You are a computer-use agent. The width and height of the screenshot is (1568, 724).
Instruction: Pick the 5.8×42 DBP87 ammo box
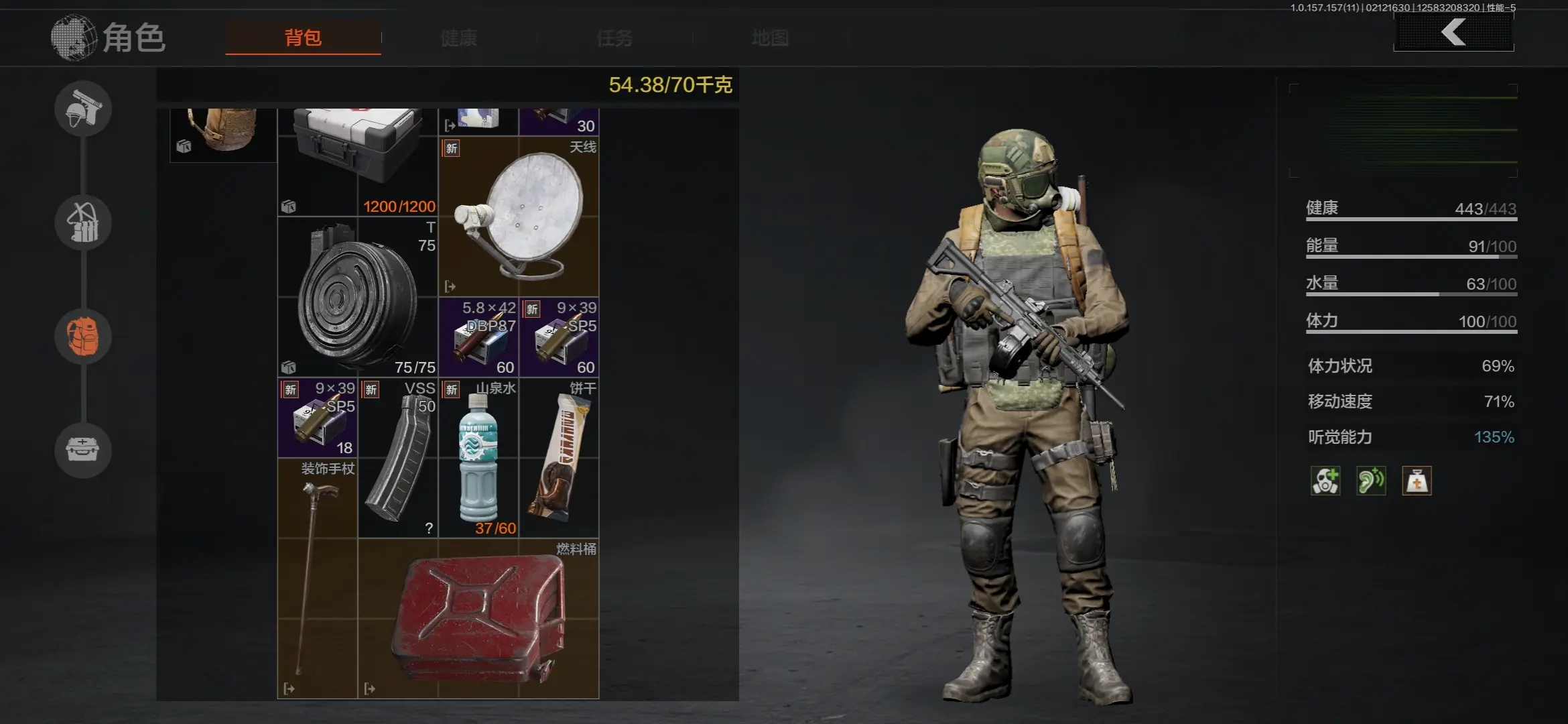[478, 337]
